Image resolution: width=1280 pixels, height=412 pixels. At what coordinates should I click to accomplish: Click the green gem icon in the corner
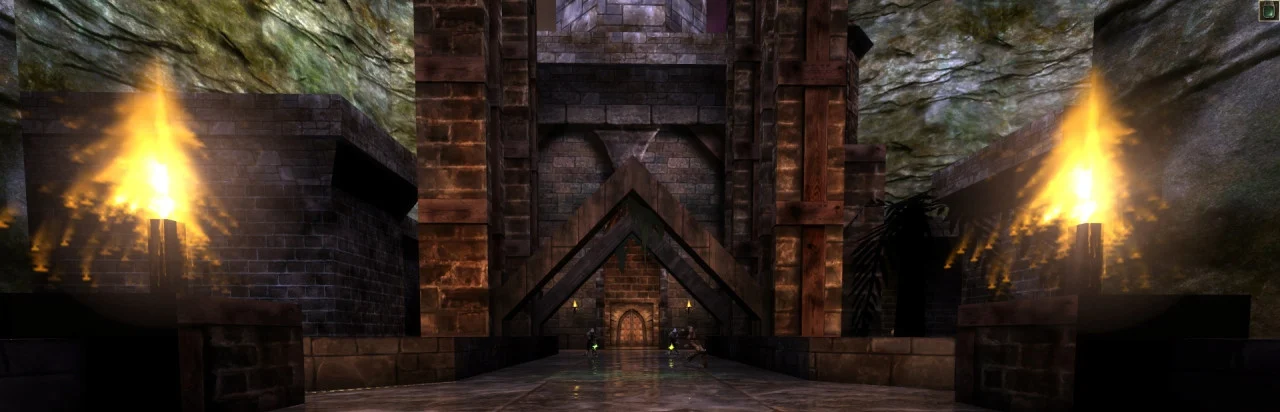[1268, 11]
